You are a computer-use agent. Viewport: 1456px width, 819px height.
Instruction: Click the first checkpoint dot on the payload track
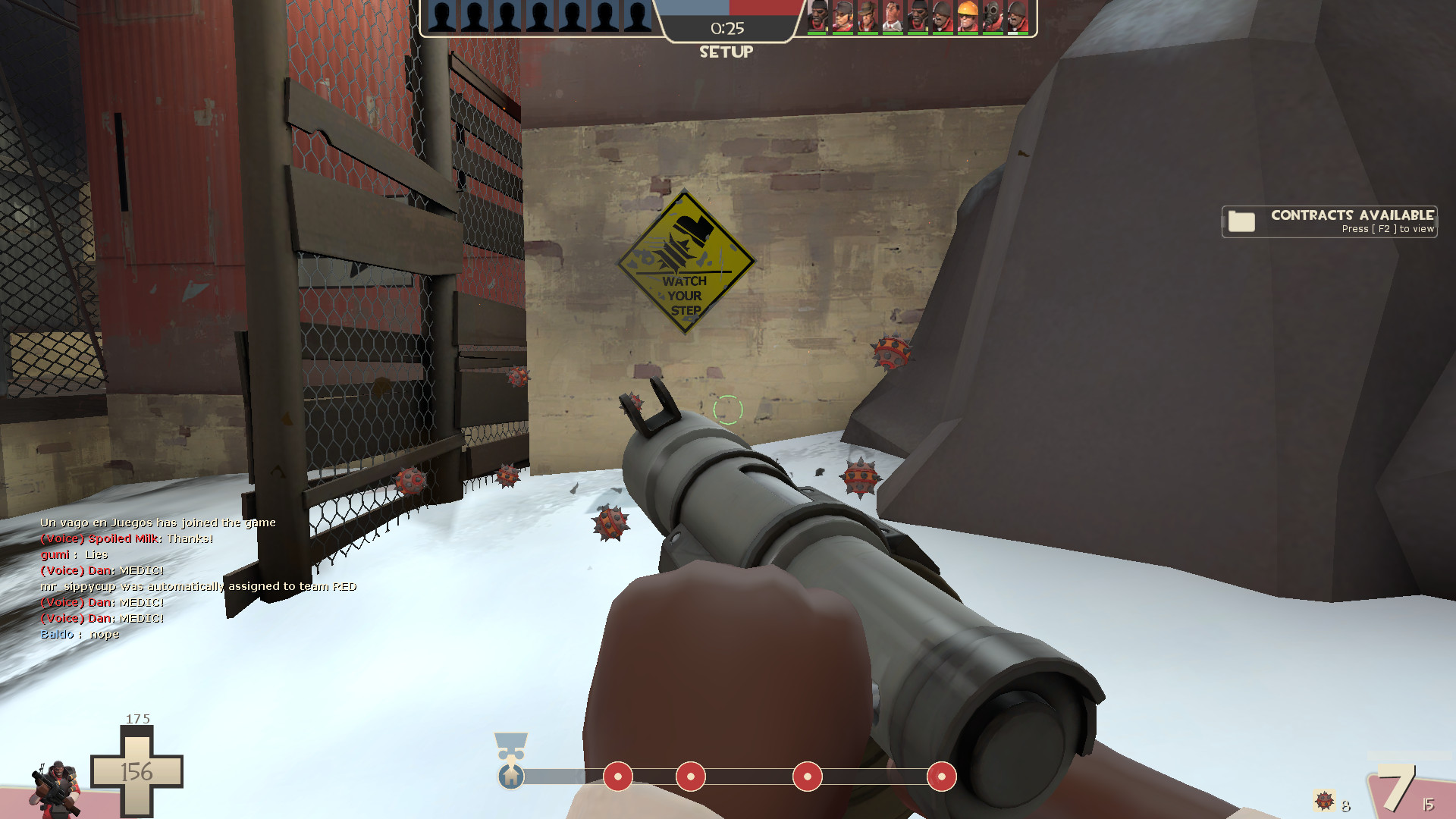(x=617, y=777)
